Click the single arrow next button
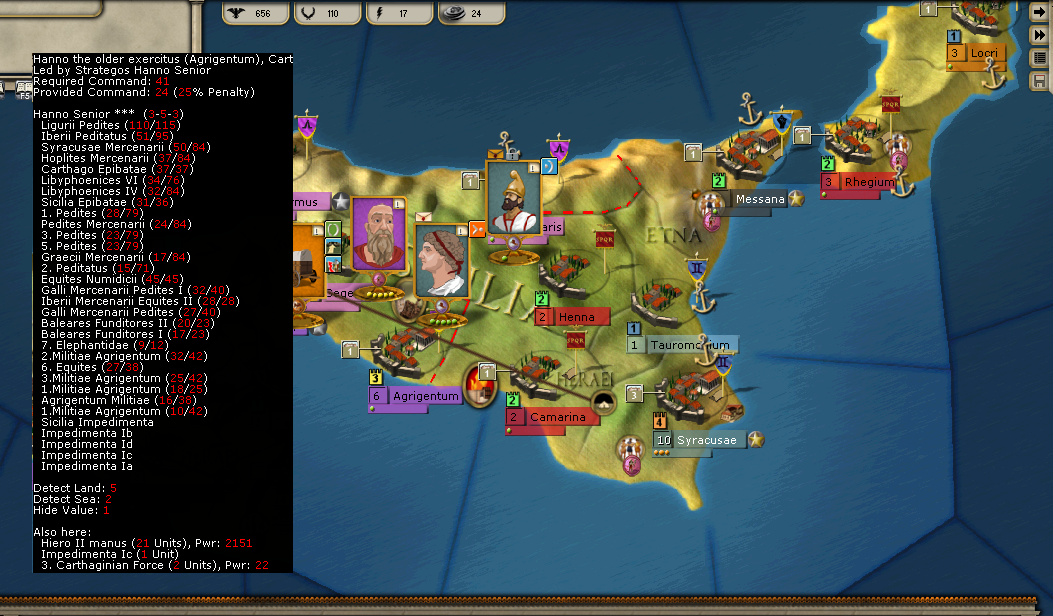1053x616 pixels. (1040, 13)
